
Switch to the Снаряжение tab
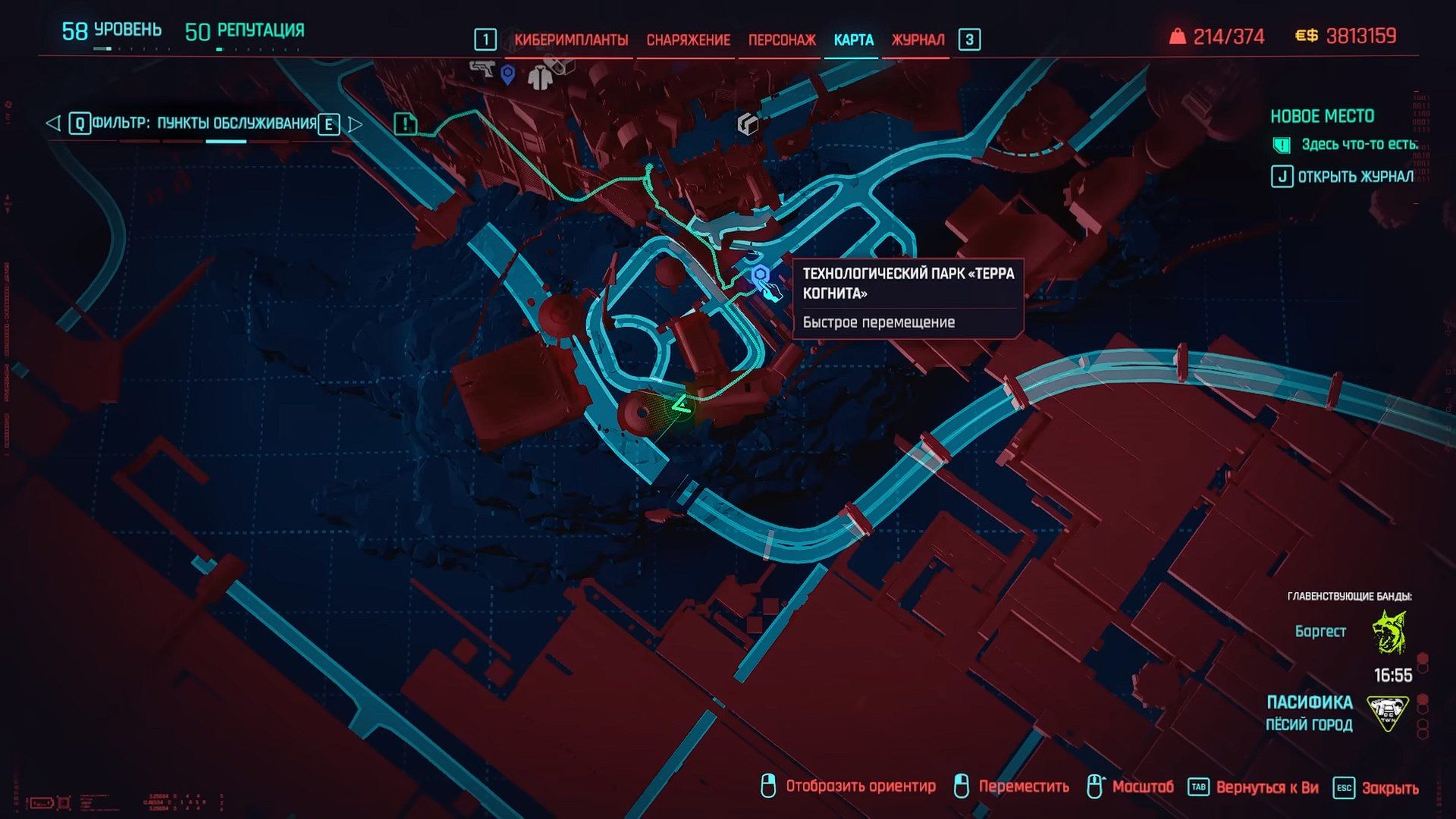click(x=688, y=39)
